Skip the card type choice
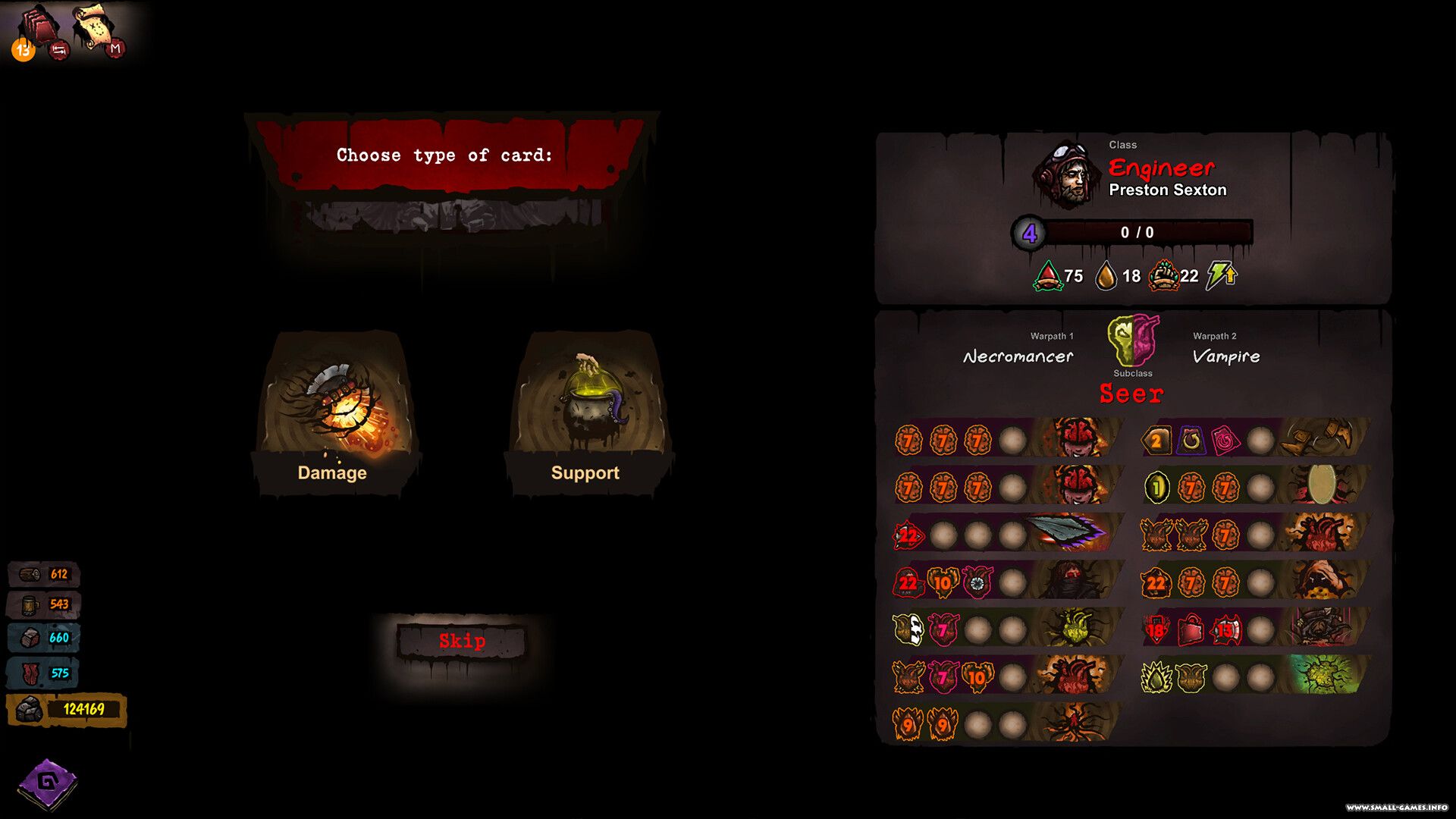1456x819 pixels. [x=462, y=642]
